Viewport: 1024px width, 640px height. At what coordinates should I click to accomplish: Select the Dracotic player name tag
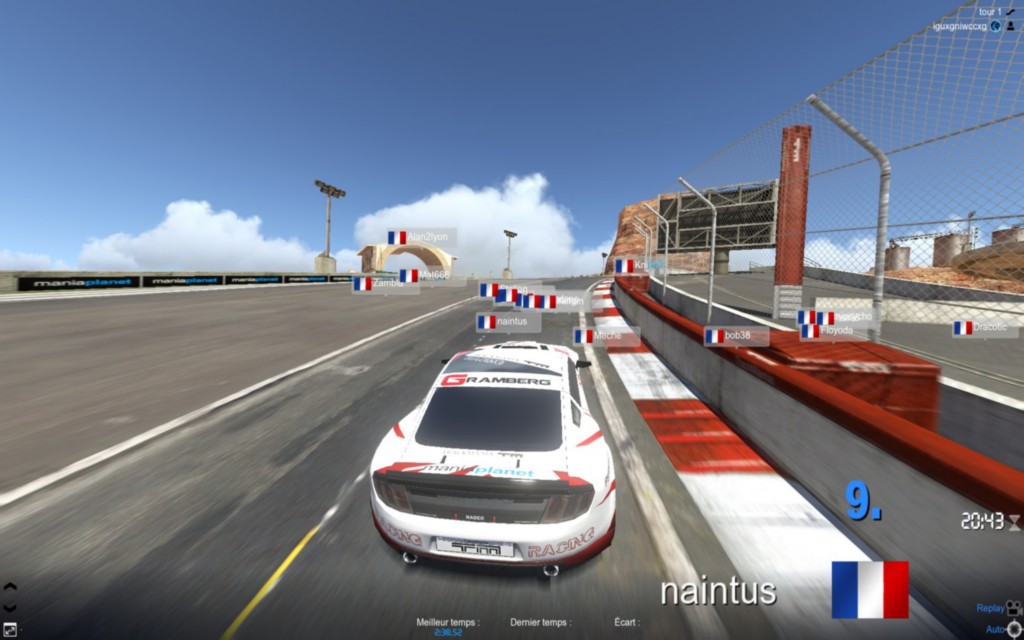[x=984, y=327]
